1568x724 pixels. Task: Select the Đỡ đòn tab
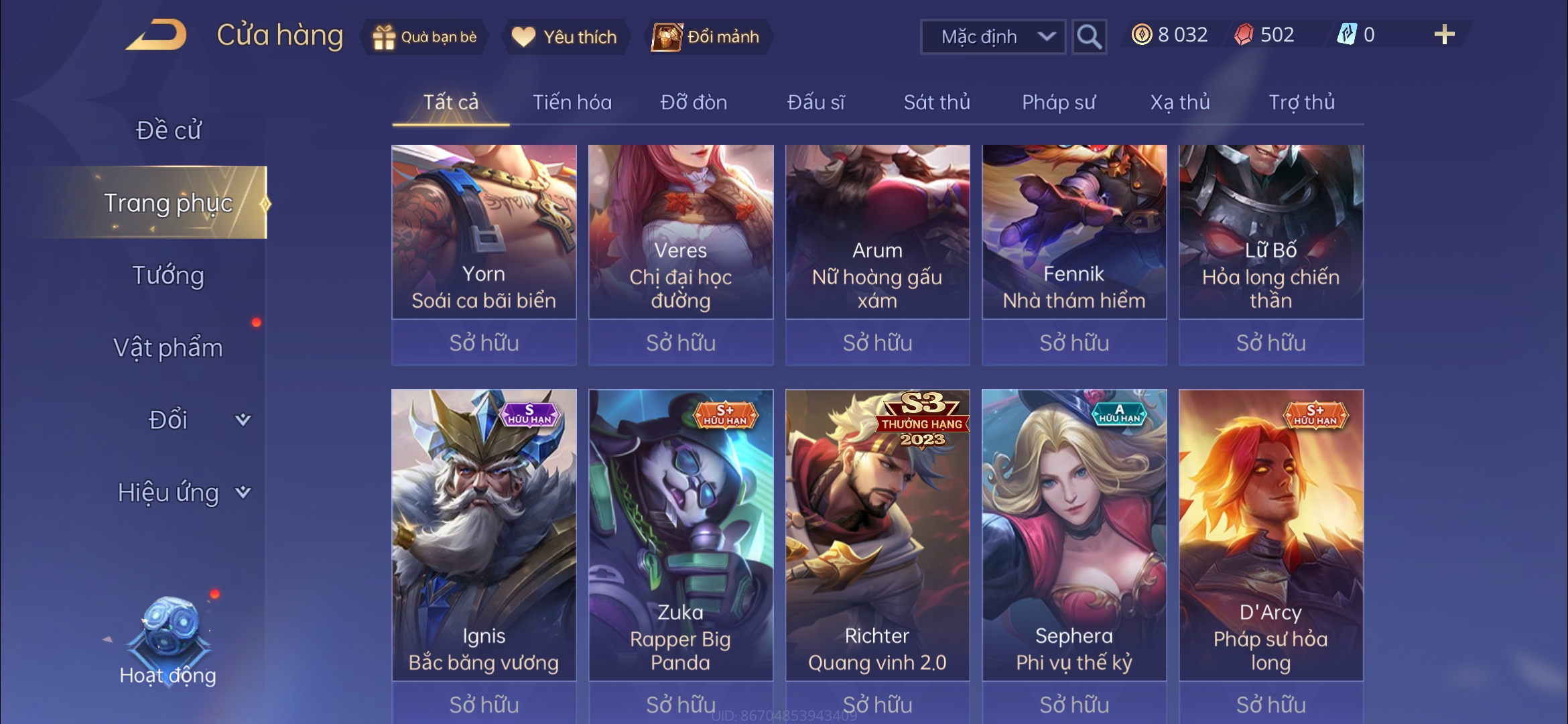coord(694,103)
